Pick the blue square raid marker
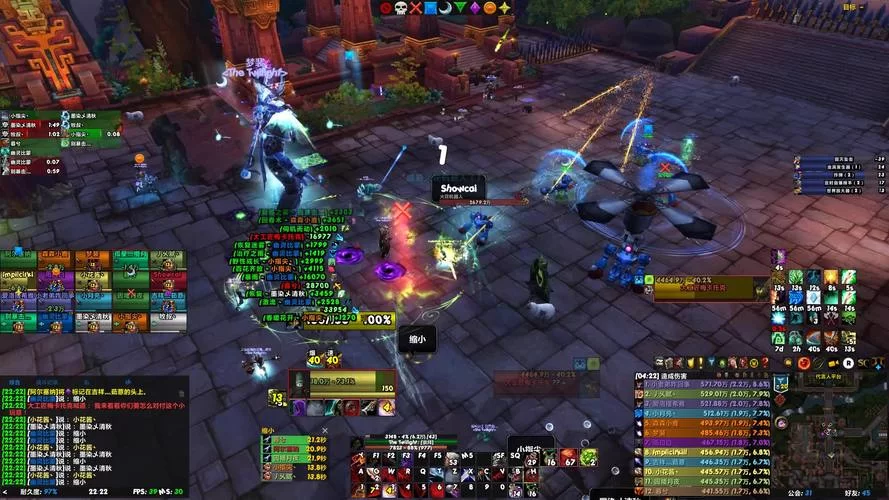 [430, 7]
